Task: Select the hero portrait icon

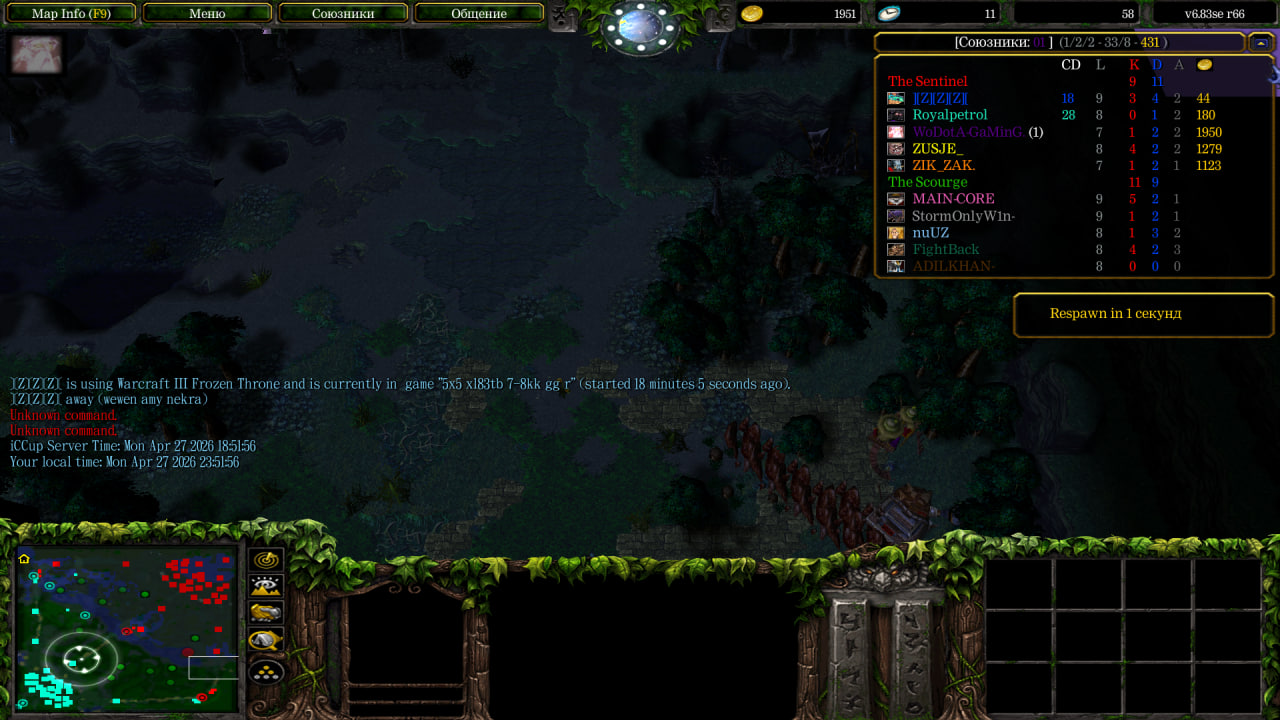Action: (37, 55)
